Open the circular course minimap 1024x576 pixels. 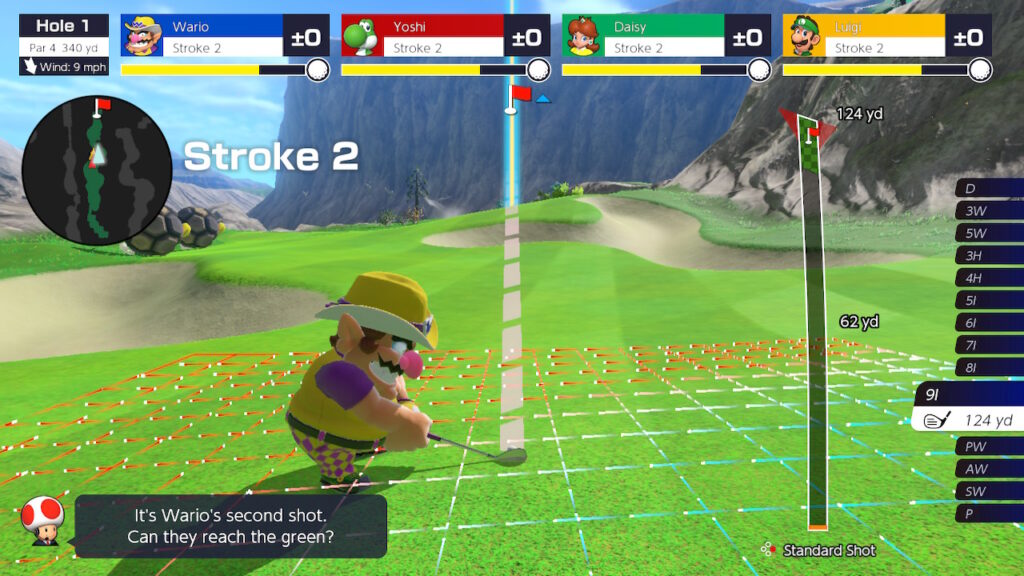click(x=96, y=170)
